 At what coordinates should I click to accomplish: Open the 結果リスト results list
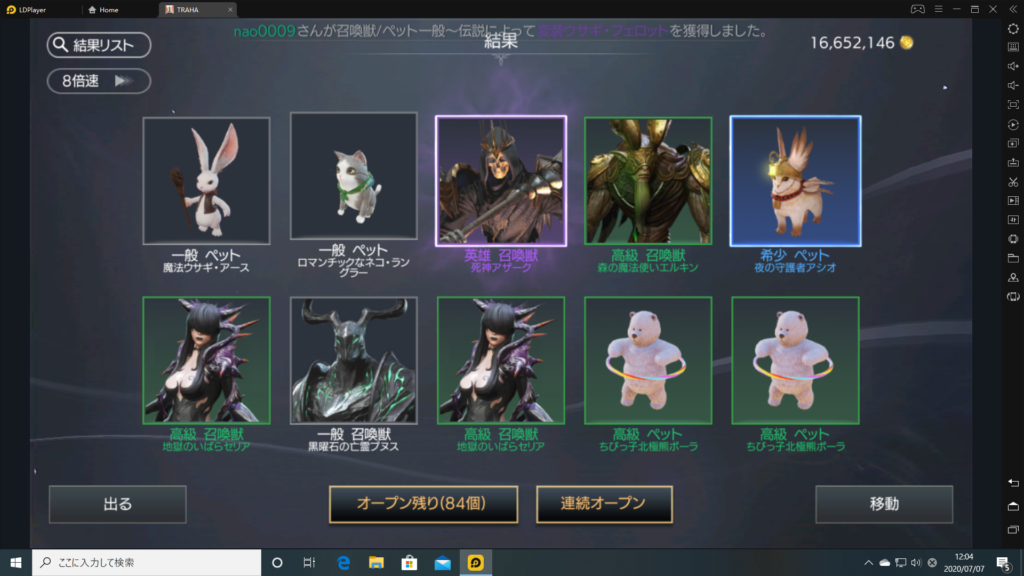98,45
